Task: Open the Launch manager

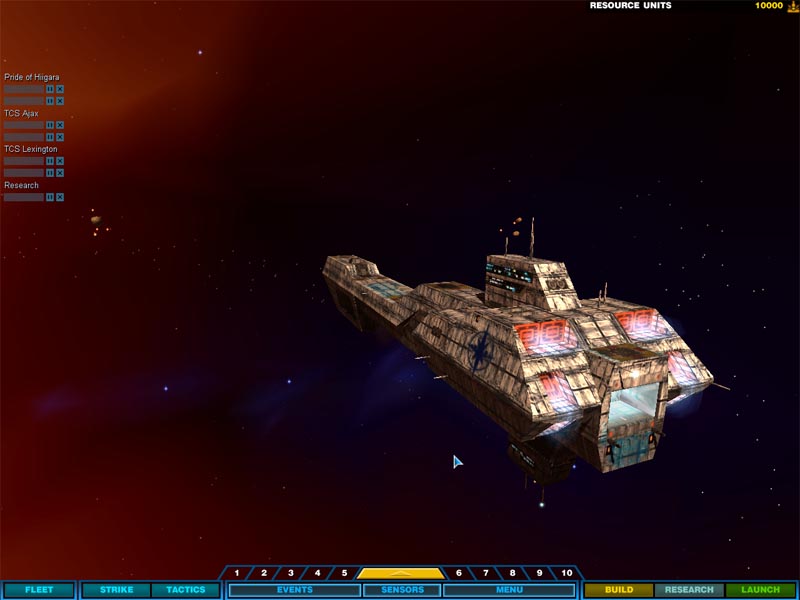Action: [760, 590]
